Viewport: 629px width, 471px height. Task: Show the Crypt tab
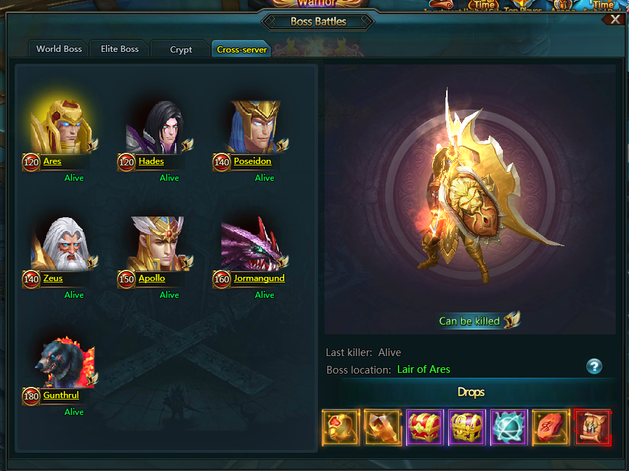(x=181, y=48)
